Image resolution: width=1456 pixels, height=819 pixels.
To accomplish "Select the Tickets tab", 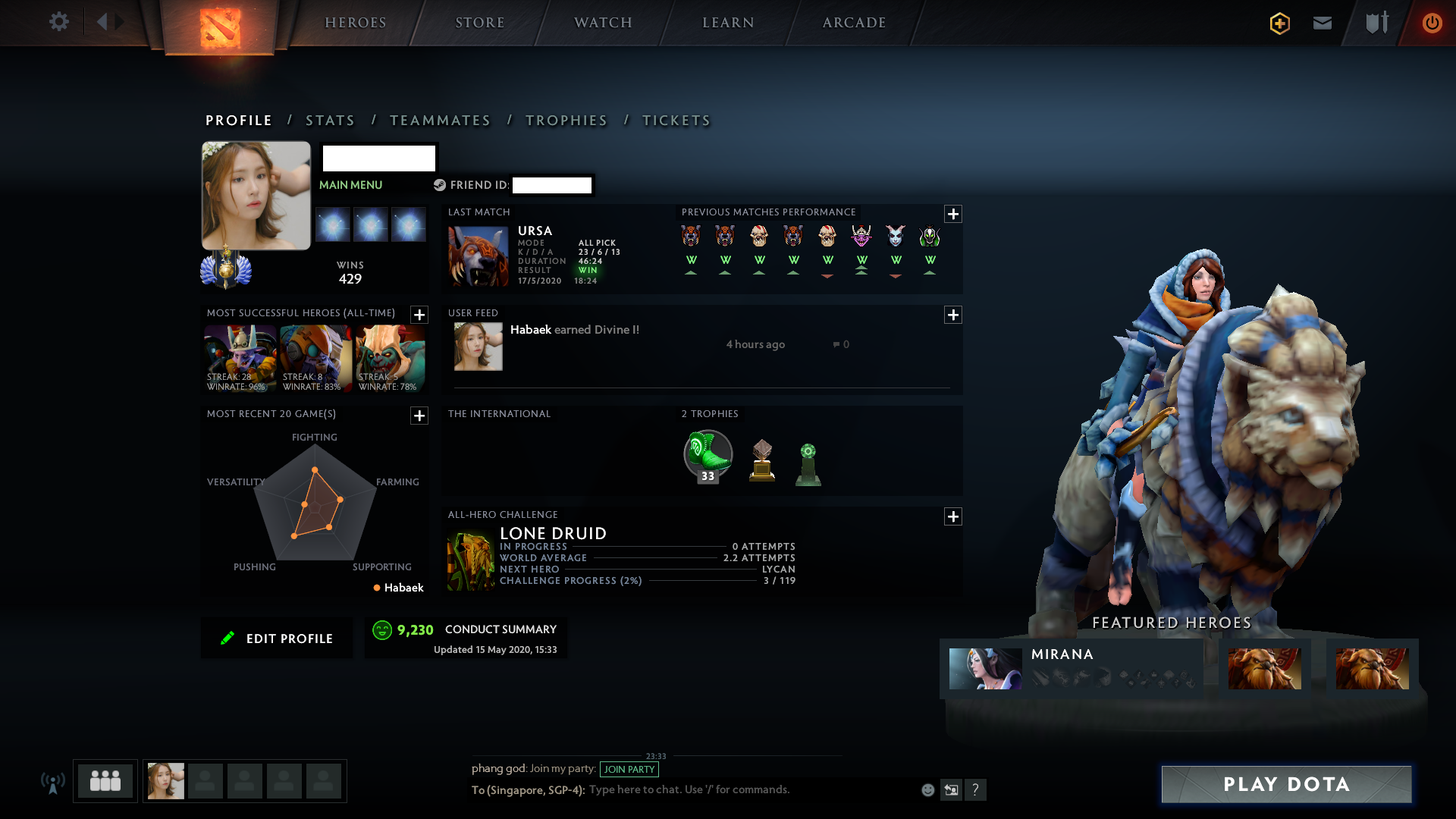I will point(676,121).
